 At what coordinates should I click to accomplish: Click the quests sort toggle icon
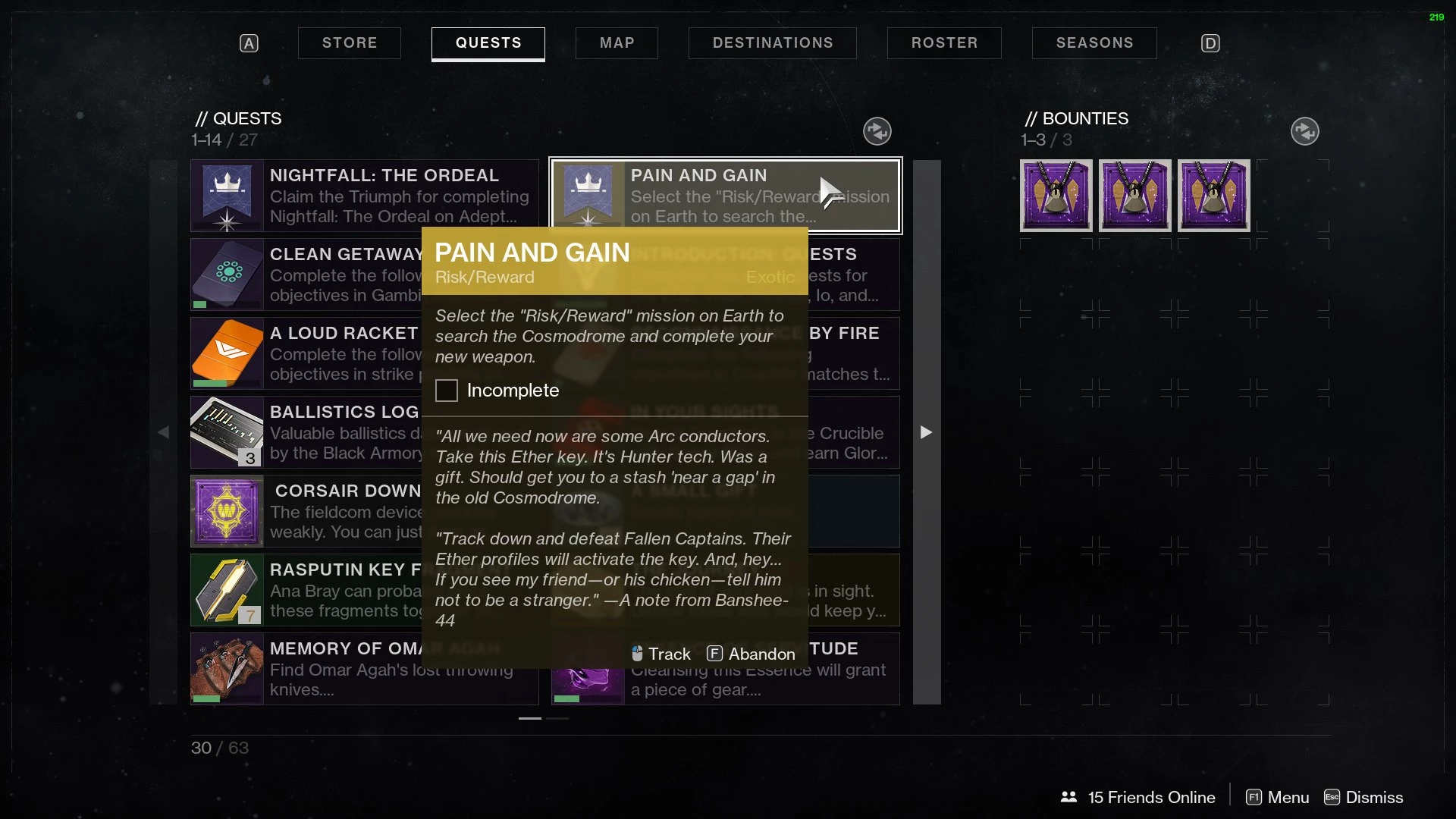pyautogui.click(x=877, y=131)
